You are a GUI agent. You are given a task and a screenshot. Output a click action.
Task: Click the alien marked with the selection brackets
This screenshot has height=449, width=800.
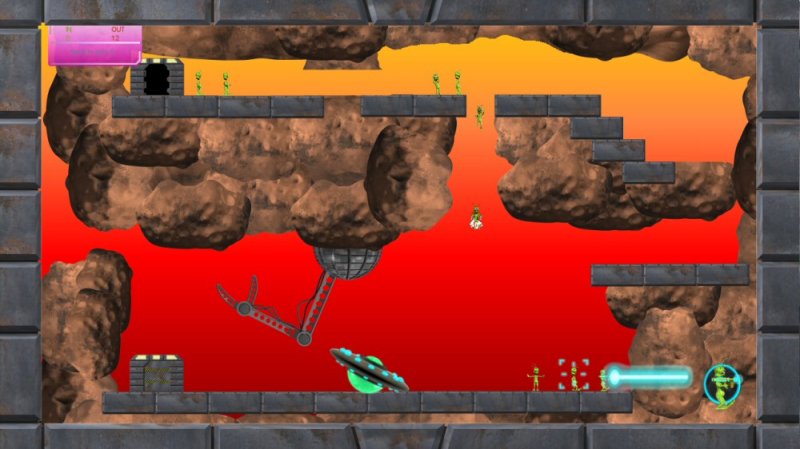click(x=573, y=376)
